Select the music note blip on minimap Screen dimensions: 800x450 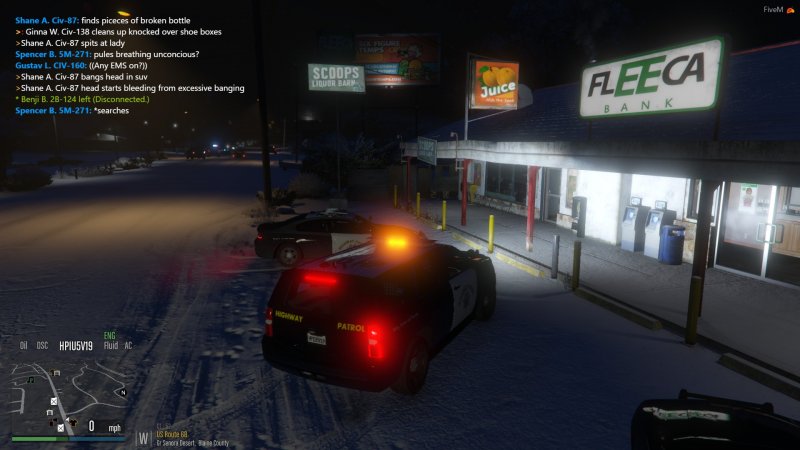tap(32, 379)
